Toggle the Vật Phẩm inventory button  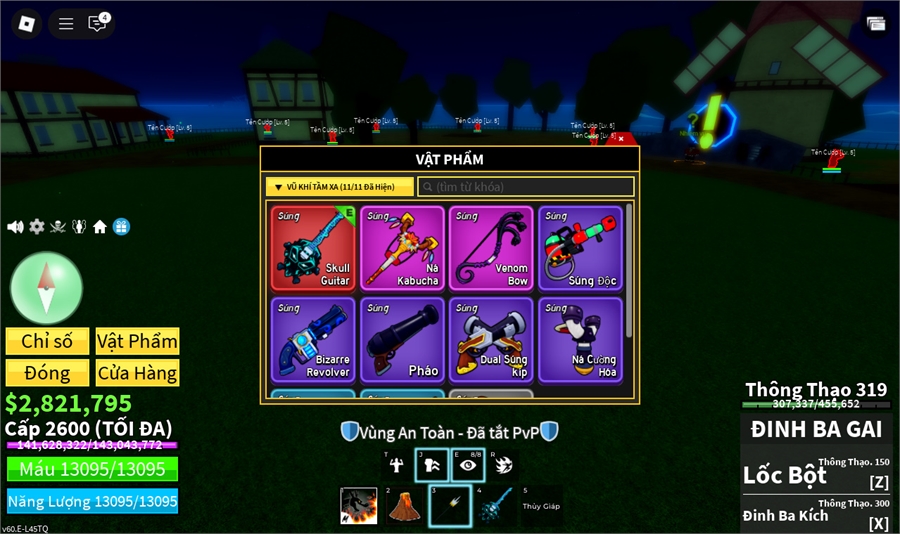[x=137, y=341]
